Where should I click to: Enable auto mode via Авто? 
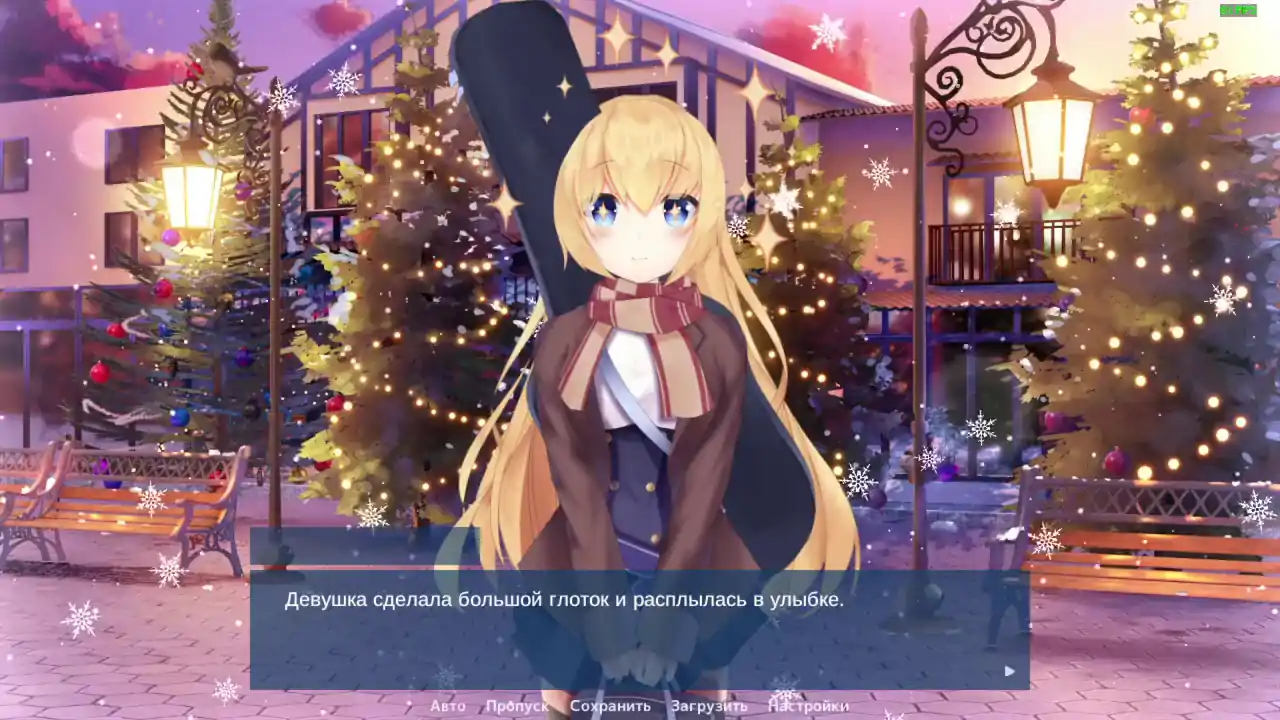pos(447,705)
